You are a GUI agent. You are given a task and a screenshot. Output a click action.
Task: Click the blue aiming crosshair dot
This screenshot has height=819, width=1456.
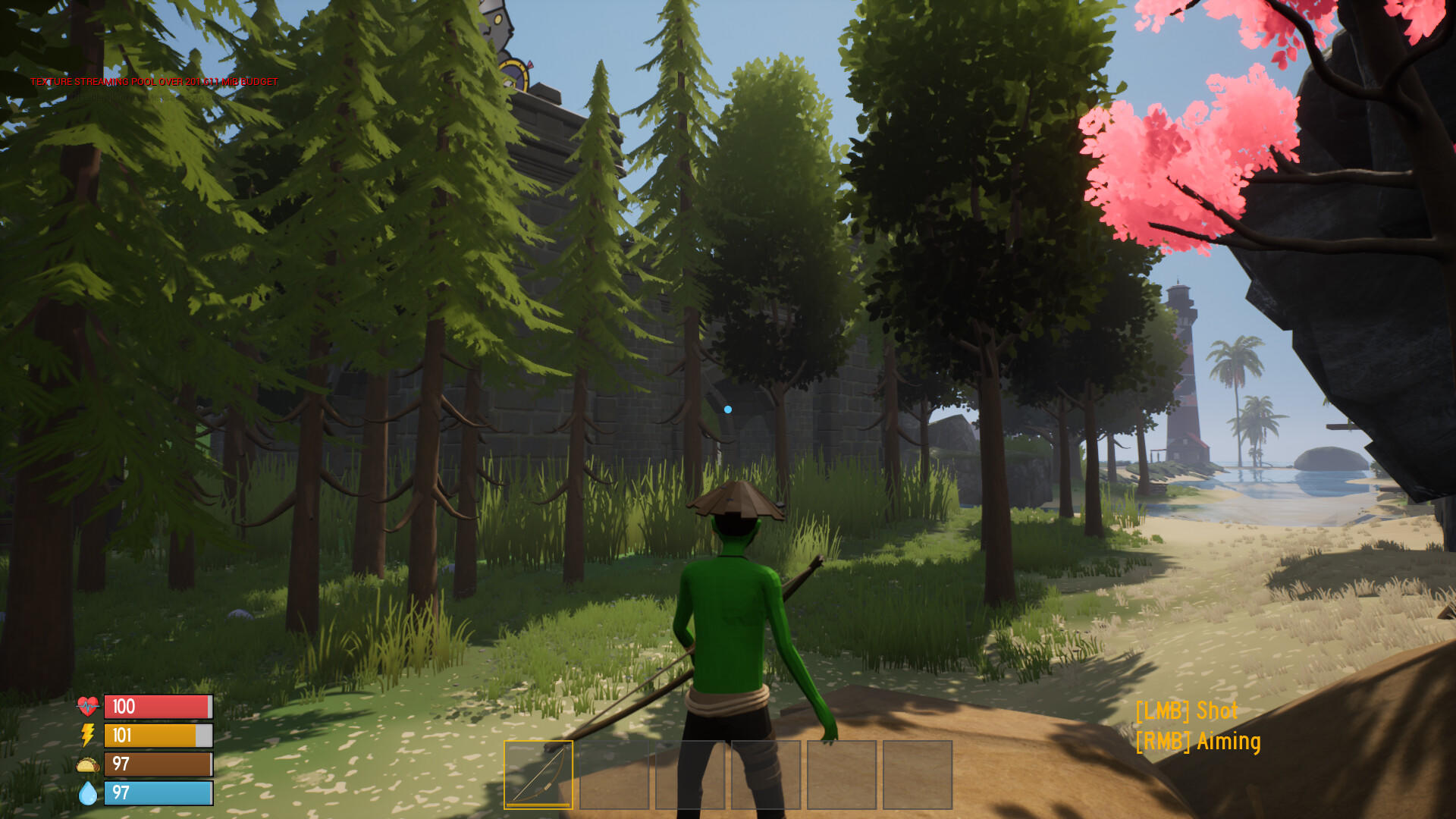(x=729, y=408)
